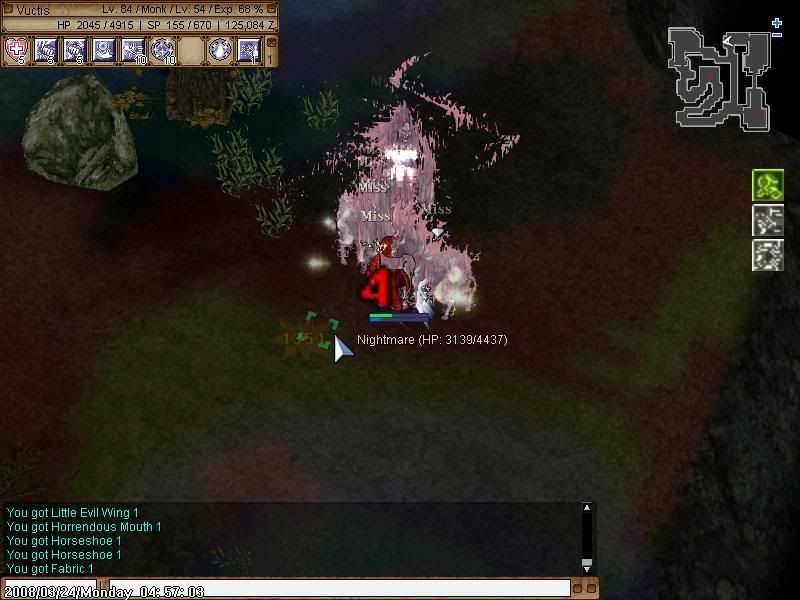800x600 pixels.
Task: Zoom in the minimap with plus button
Action: point(777,22)
